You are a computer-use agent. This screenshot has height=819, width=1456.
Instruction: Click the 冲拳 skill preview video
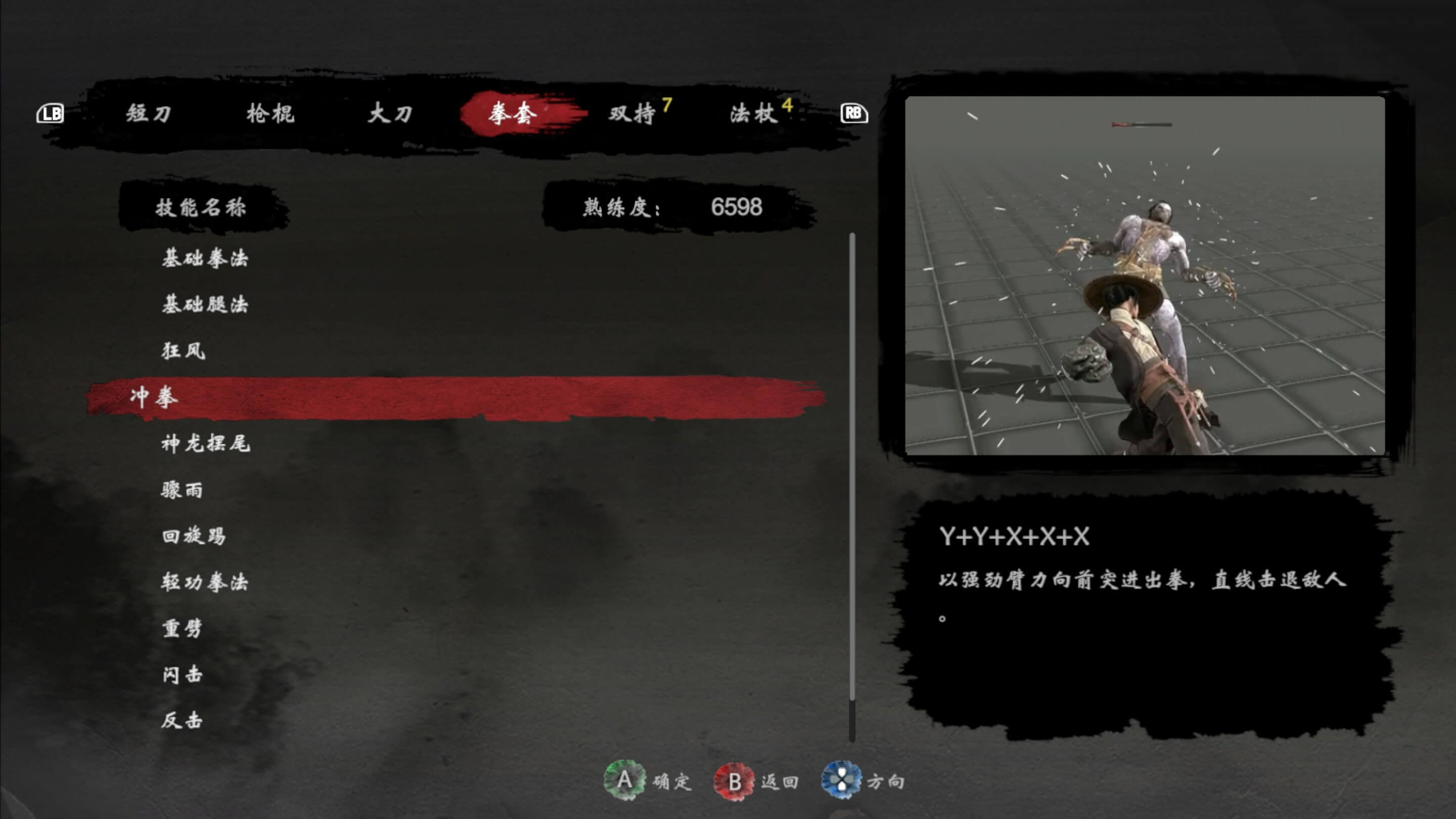point(1145,275)
